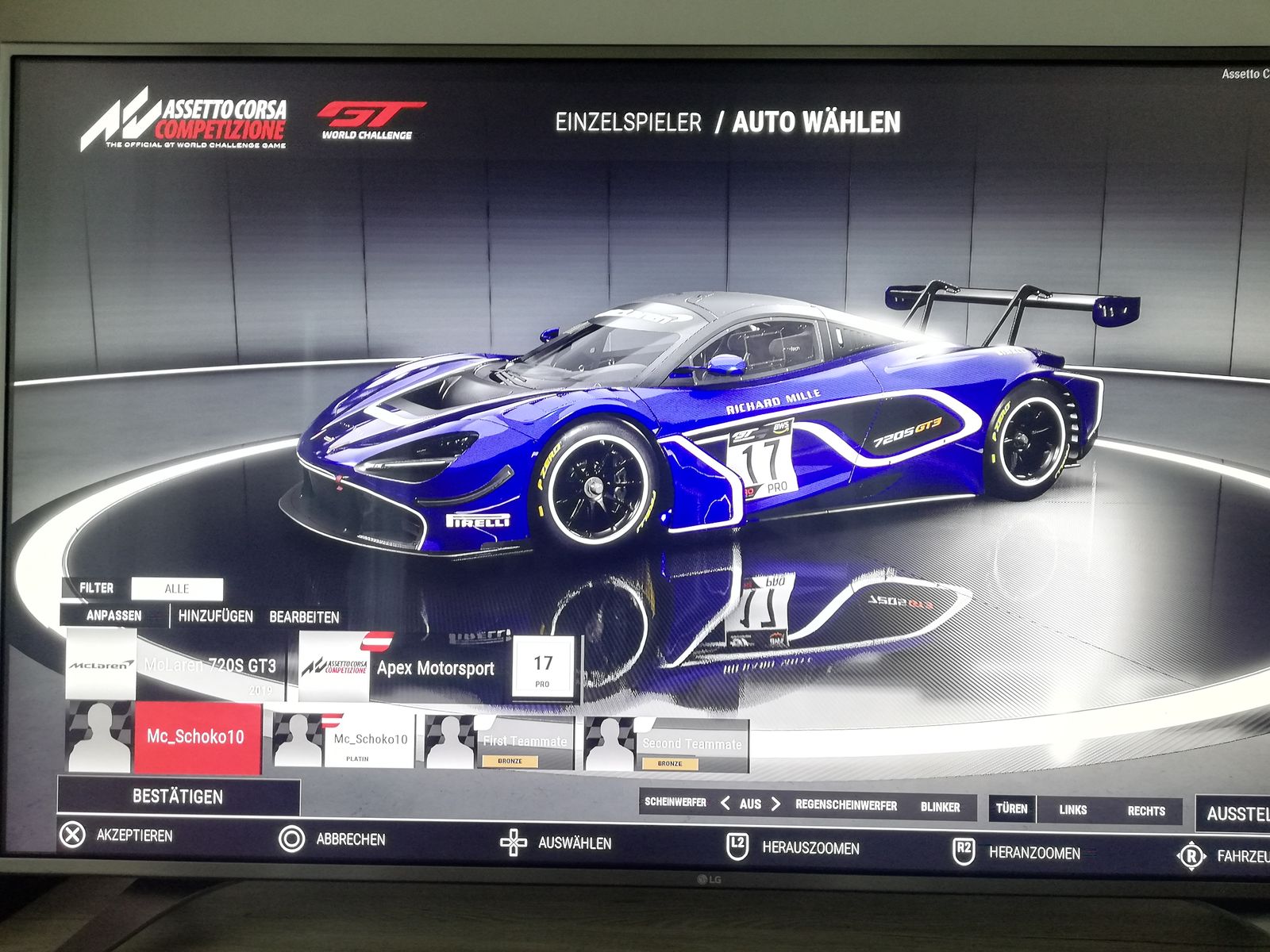
Task: Toggle the Regenscheinwerfer rain lights
Action: coord(846,806)
